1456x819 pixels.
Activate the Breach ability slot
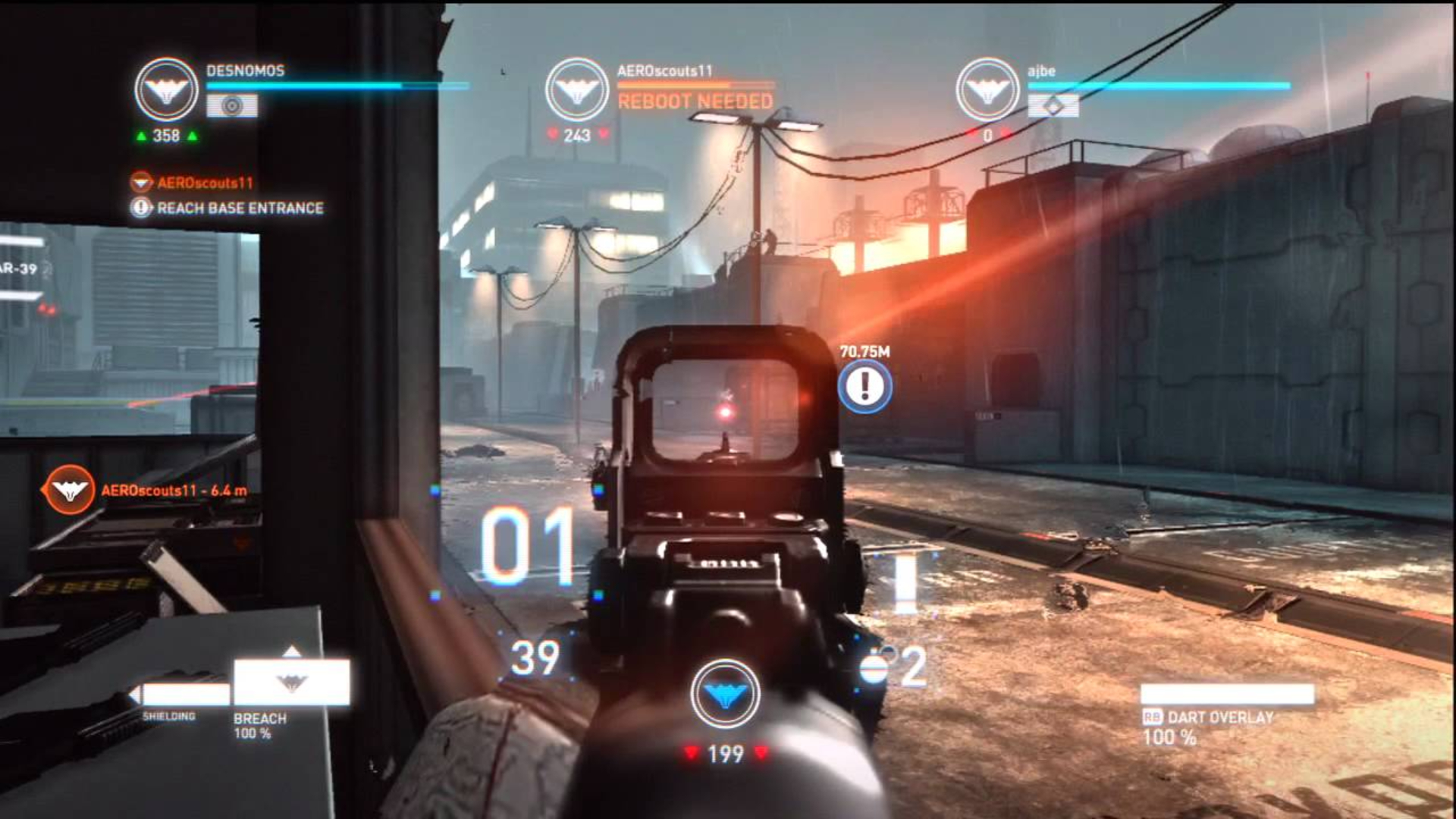pos(291,682)
